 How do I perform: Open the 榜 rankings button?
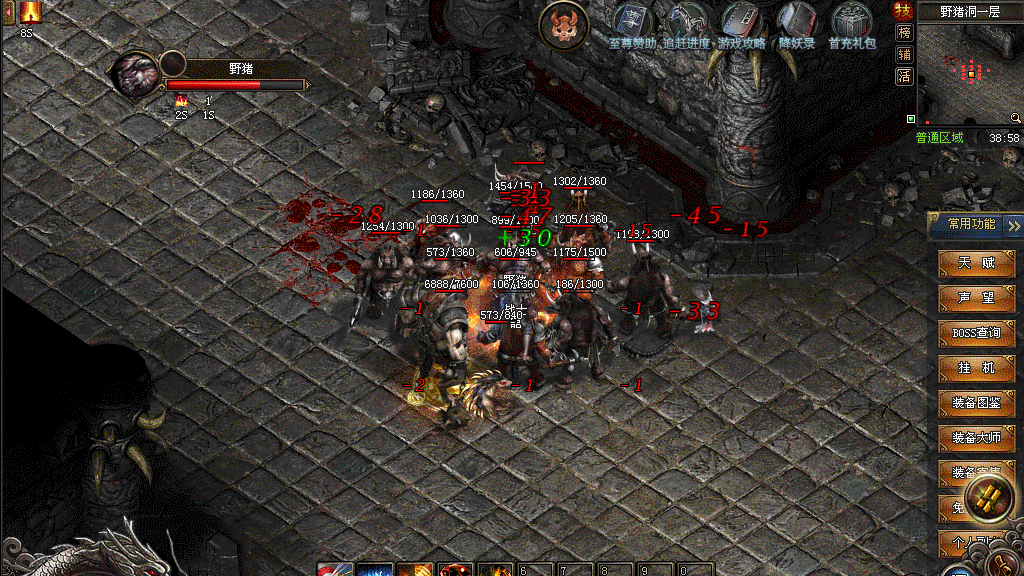(x=904, y=33)
